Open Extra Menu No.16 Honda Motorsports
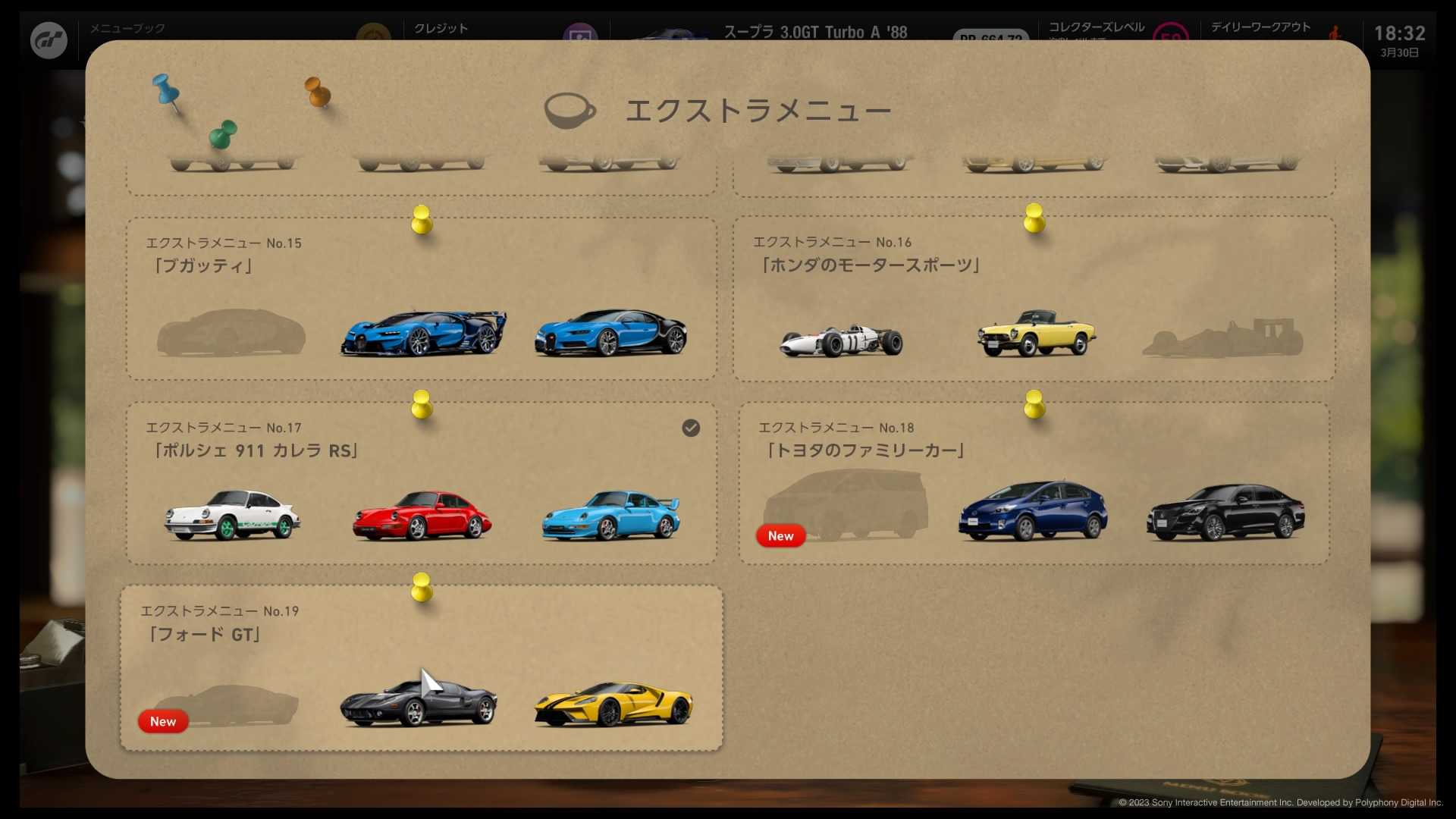Image resolution: width=1456 pixels, height=819 pixels. (1034, 300)
